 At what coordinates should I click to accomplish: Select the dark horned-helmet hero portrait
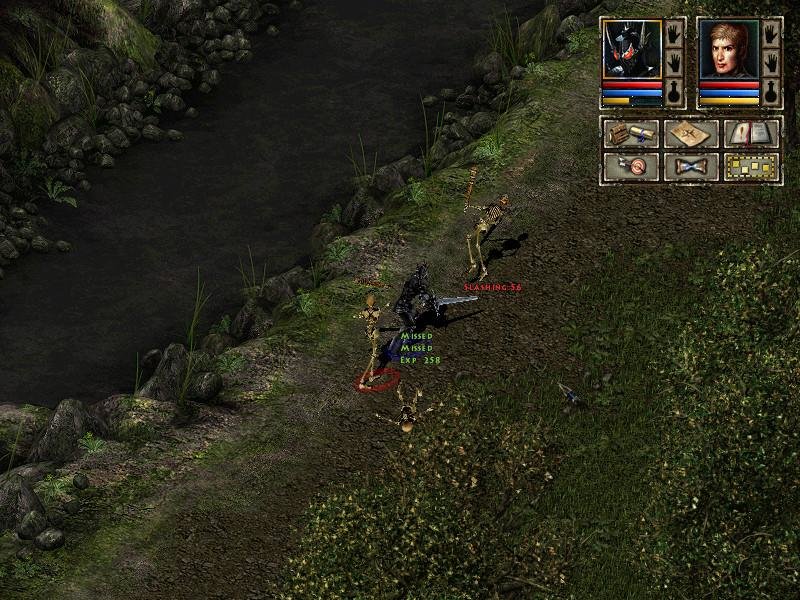632,48
